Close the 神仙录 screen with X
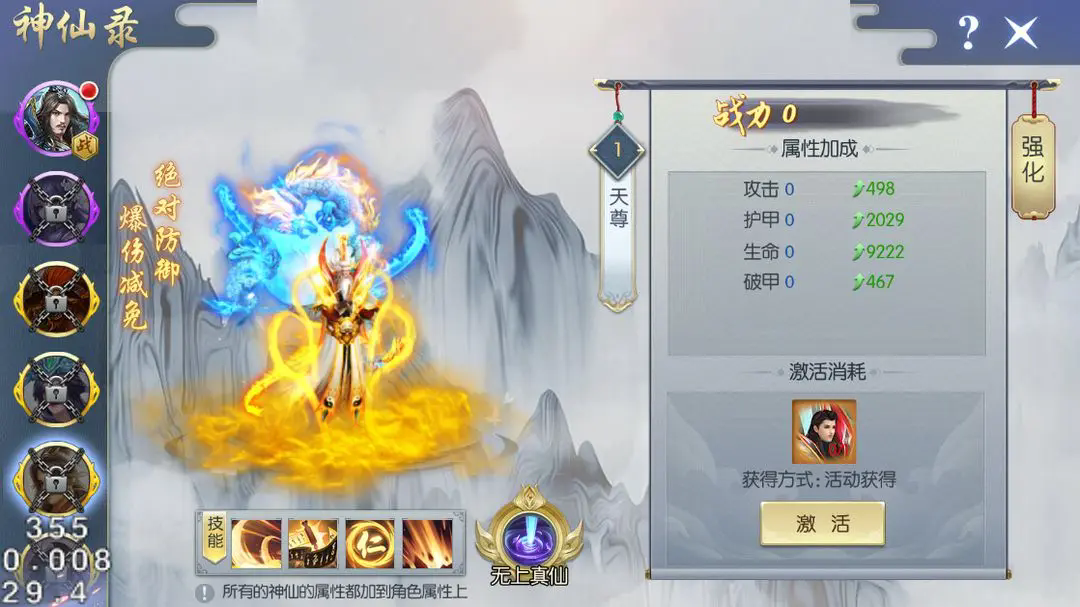 click(1021, 33)
